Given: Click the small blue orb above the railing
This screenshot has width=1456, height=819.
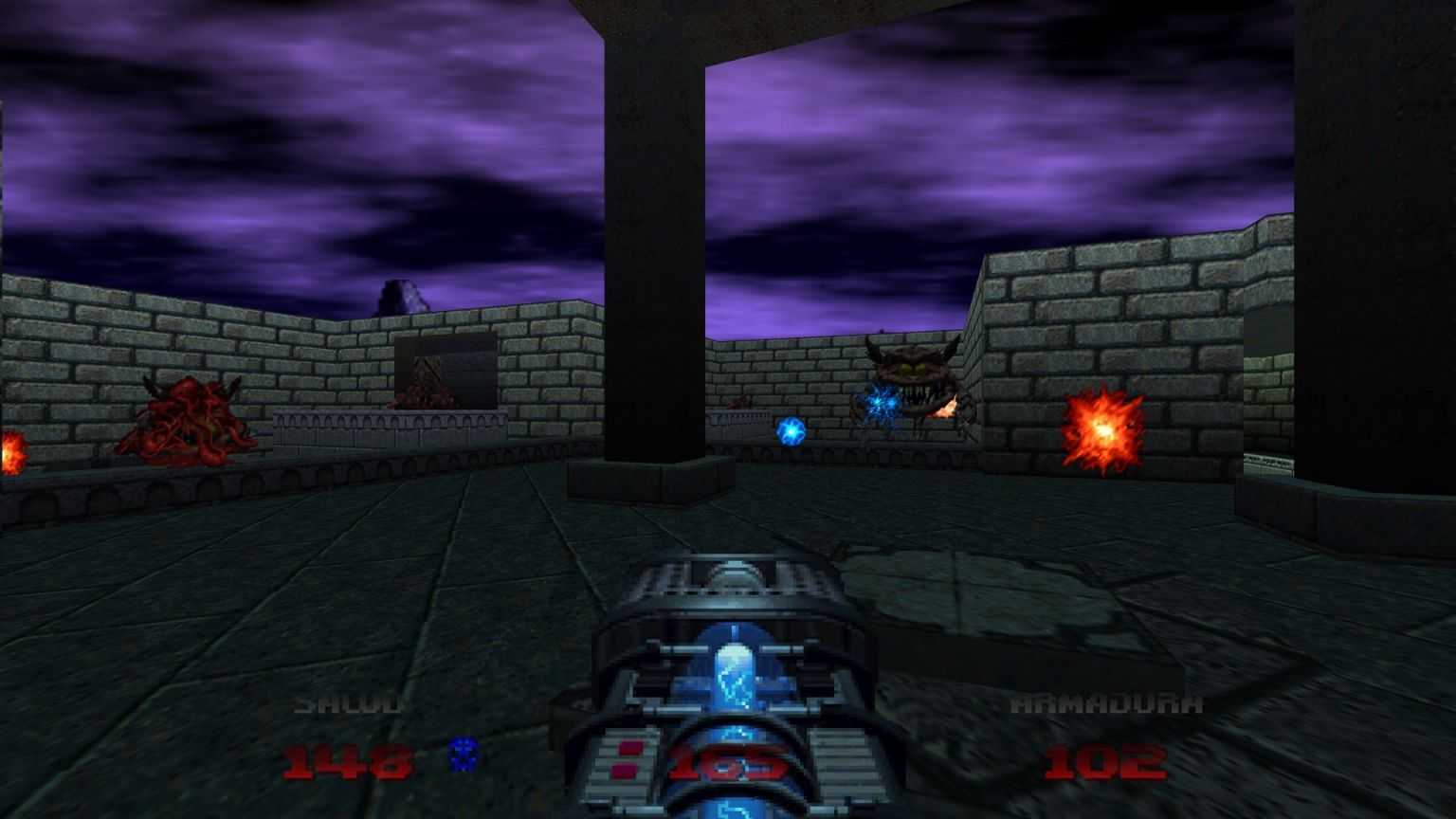Looking at the screenshot, I should tap(792, 429).
